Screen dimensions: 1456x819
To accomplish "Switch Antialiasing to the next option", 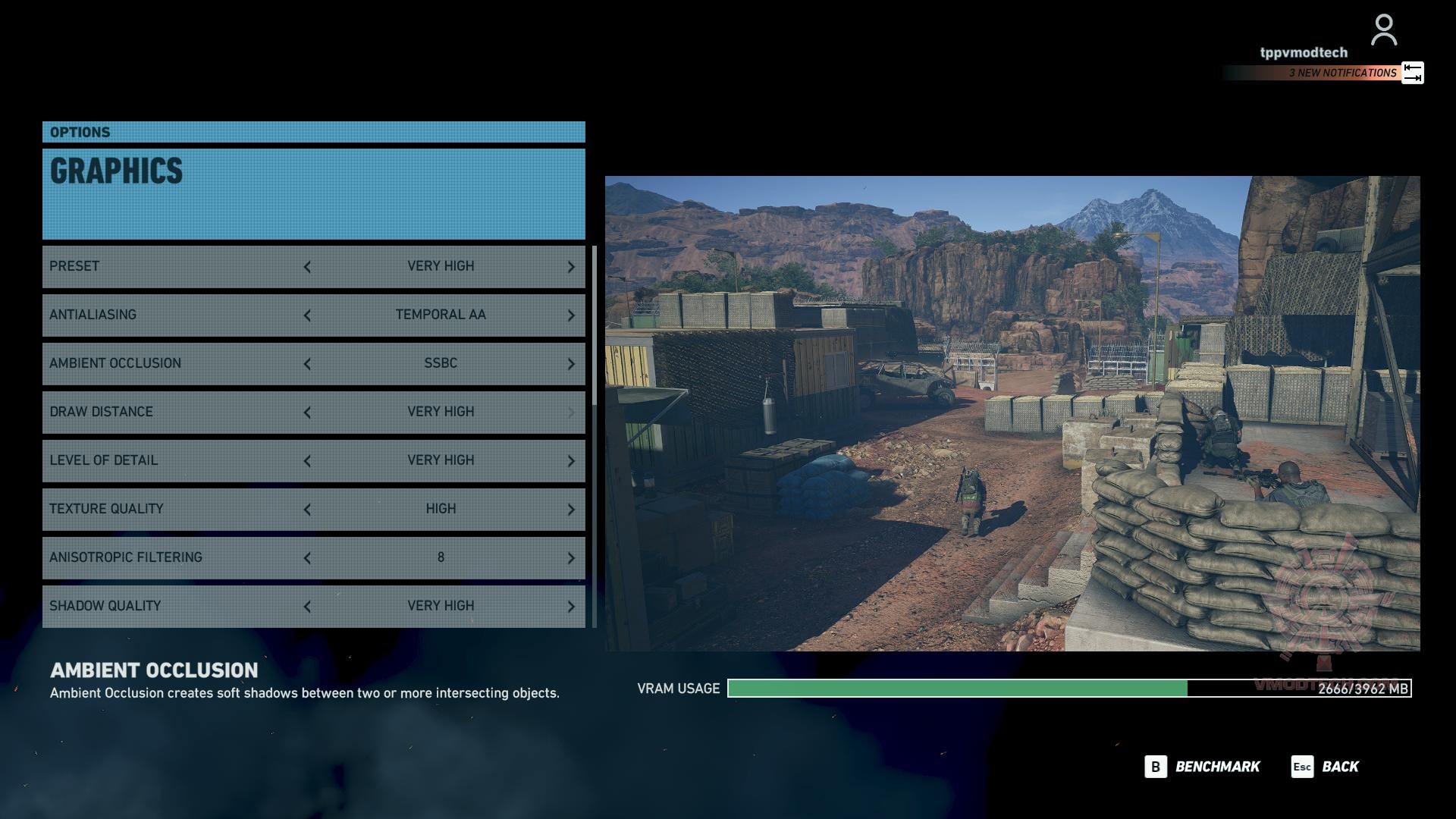I will pyautogui.click(x=571, y=315).
